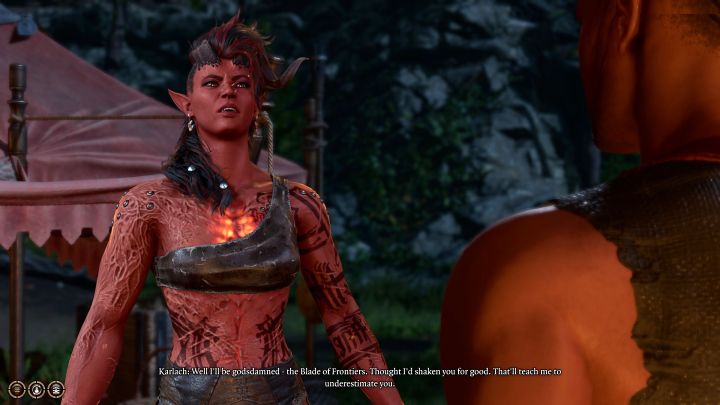
Task: Click the first round dialogue icon at bottom-left
Action: [17, 389]
